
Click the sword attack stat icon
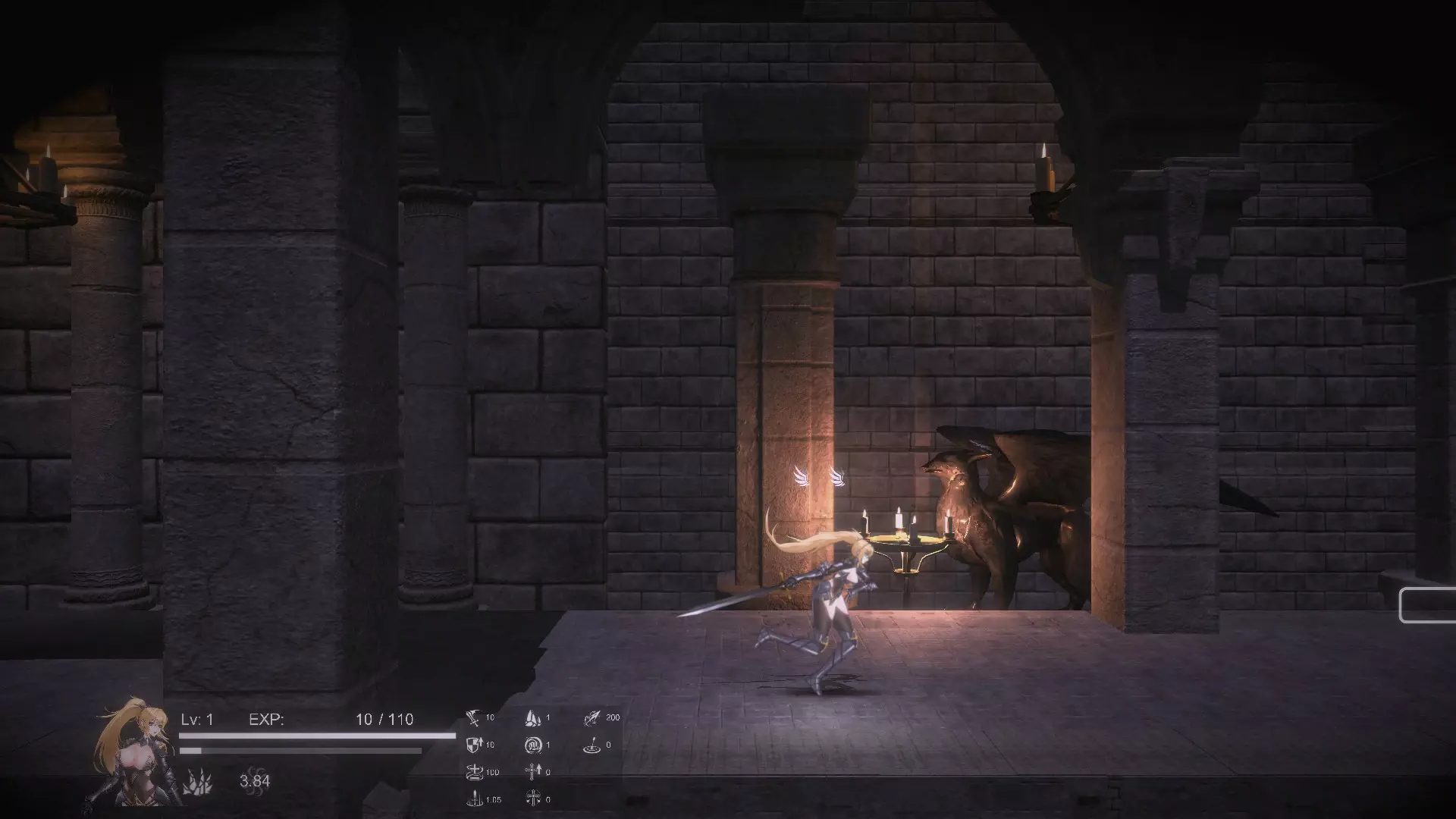[473, 718]
